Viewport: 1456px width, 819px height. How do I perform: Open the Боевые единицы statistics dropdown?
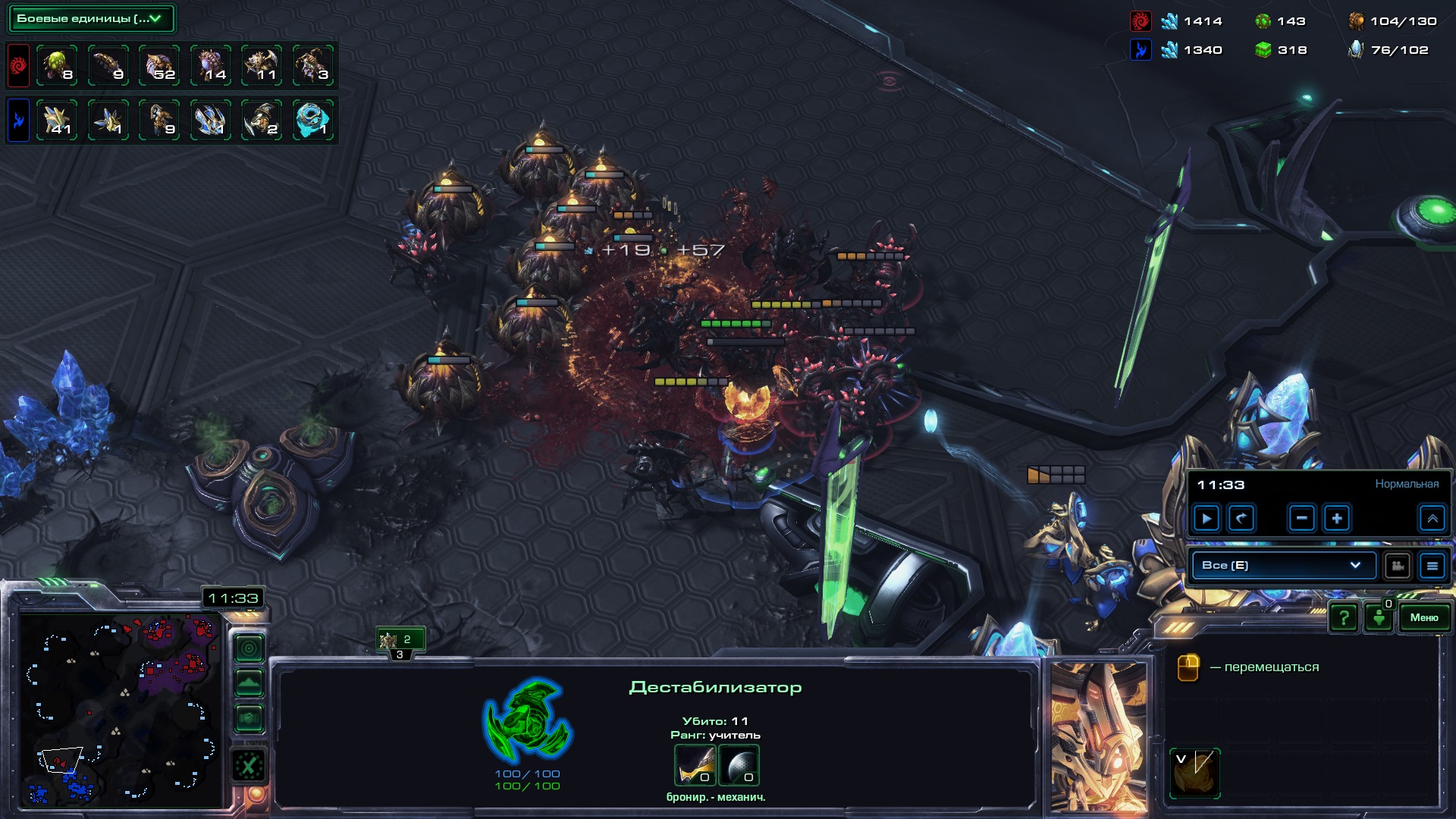[91, 19]
